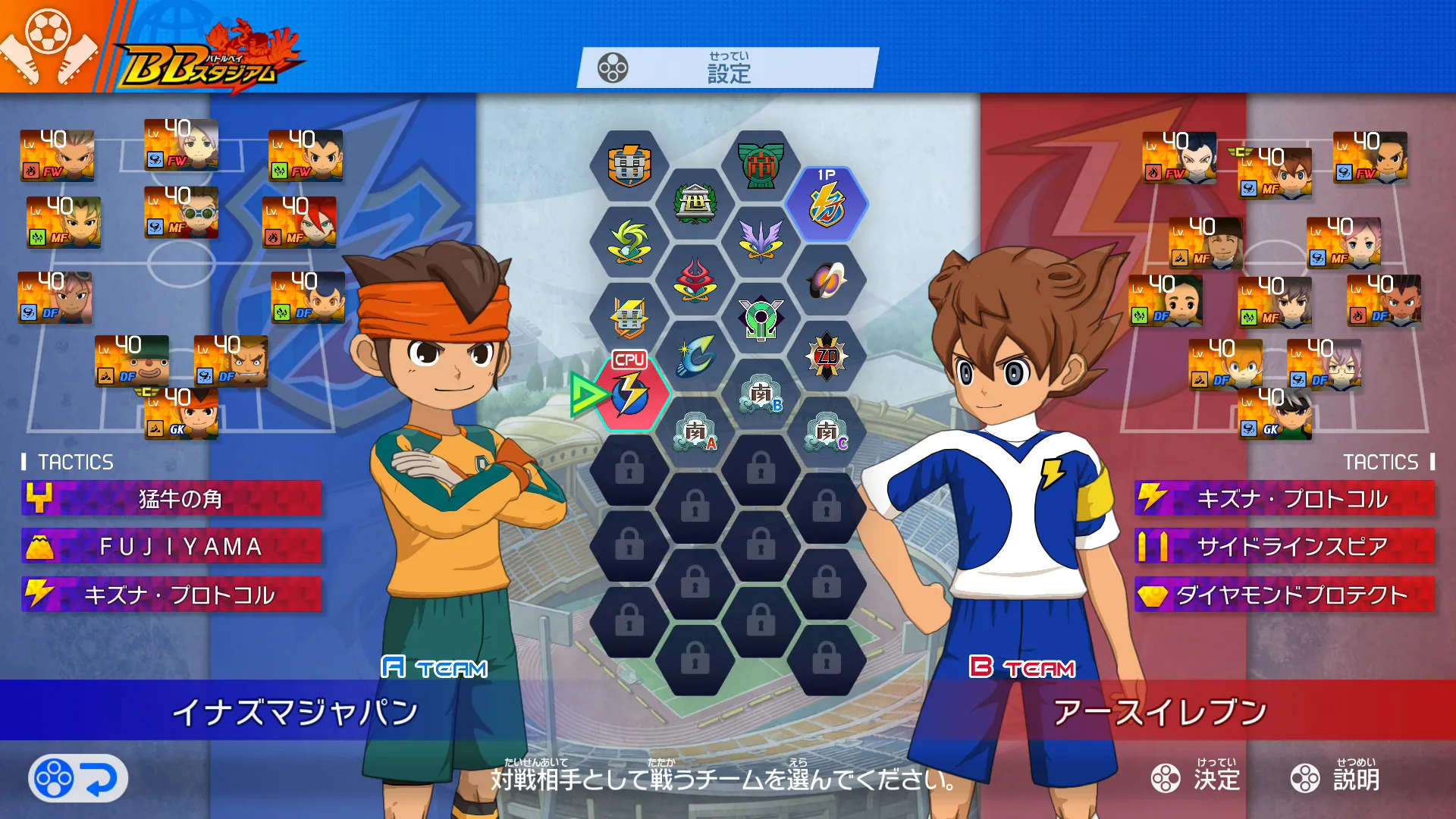Viewport: 1456px width, 819px height.
Task: Go back with the blue return arrow
Action: [78, 778]
